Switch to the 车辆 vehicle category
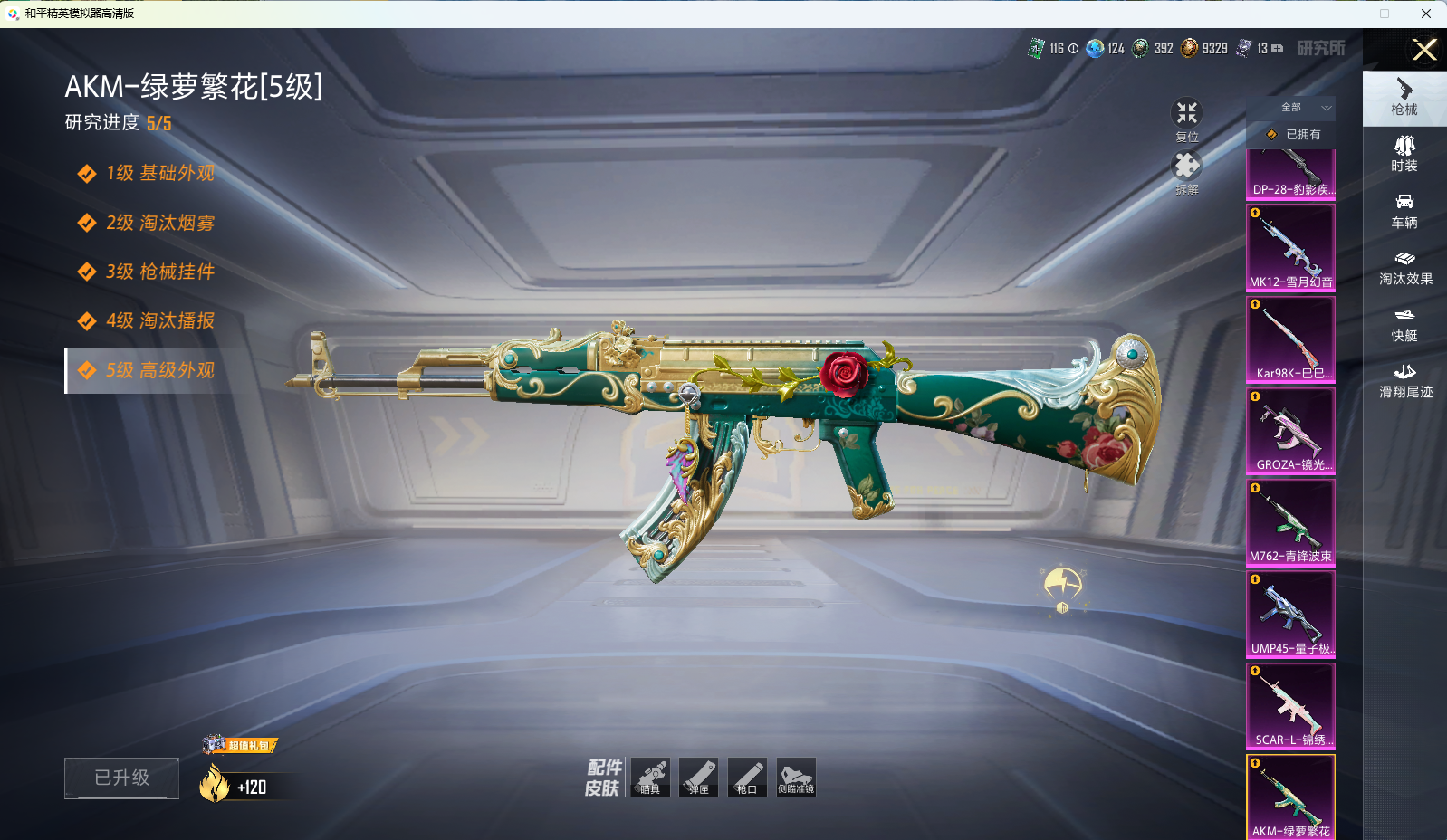The image size is (1447, 840). coord(1404,211)
